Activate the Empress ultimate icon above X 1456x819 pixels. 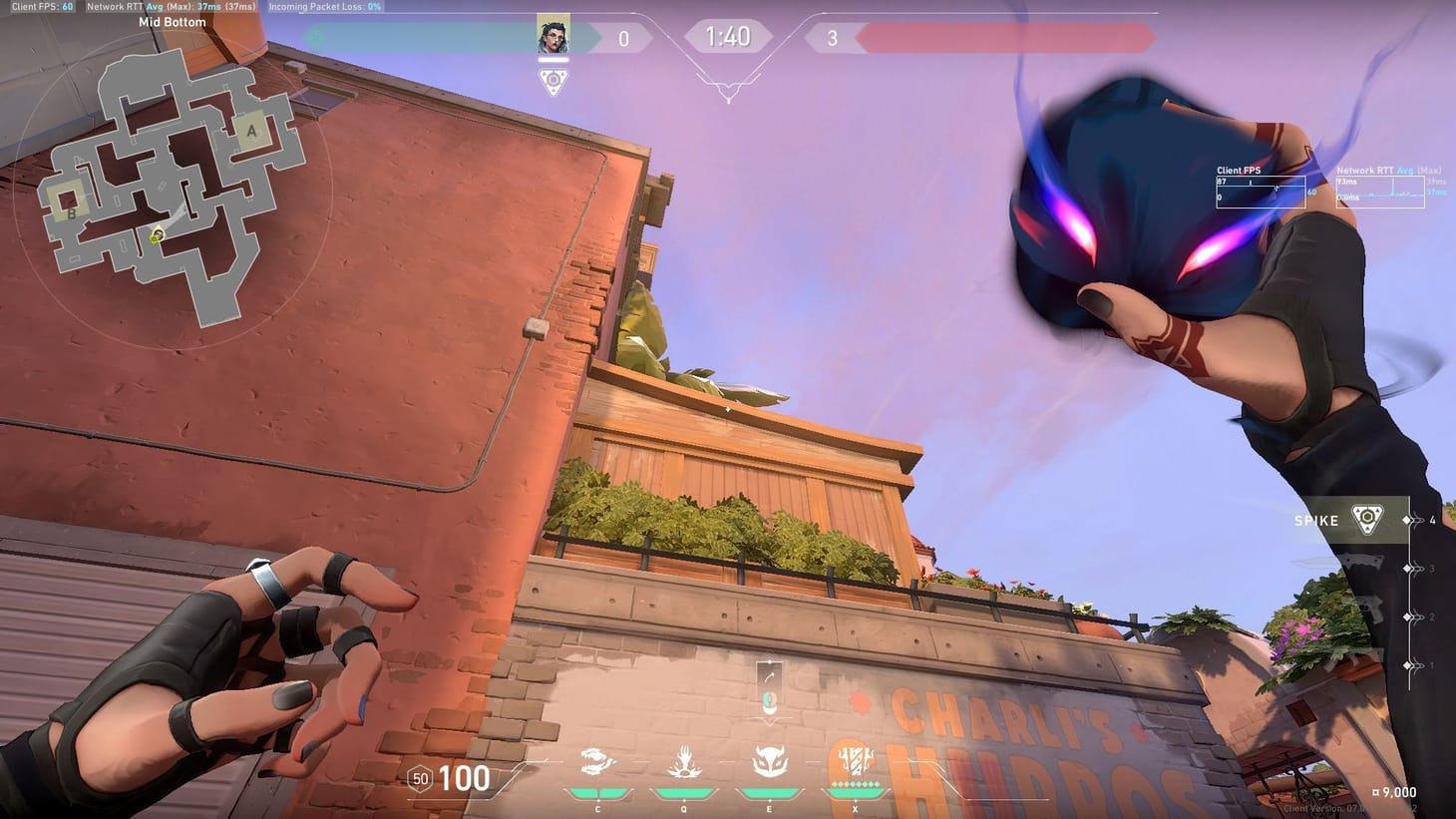854,760
